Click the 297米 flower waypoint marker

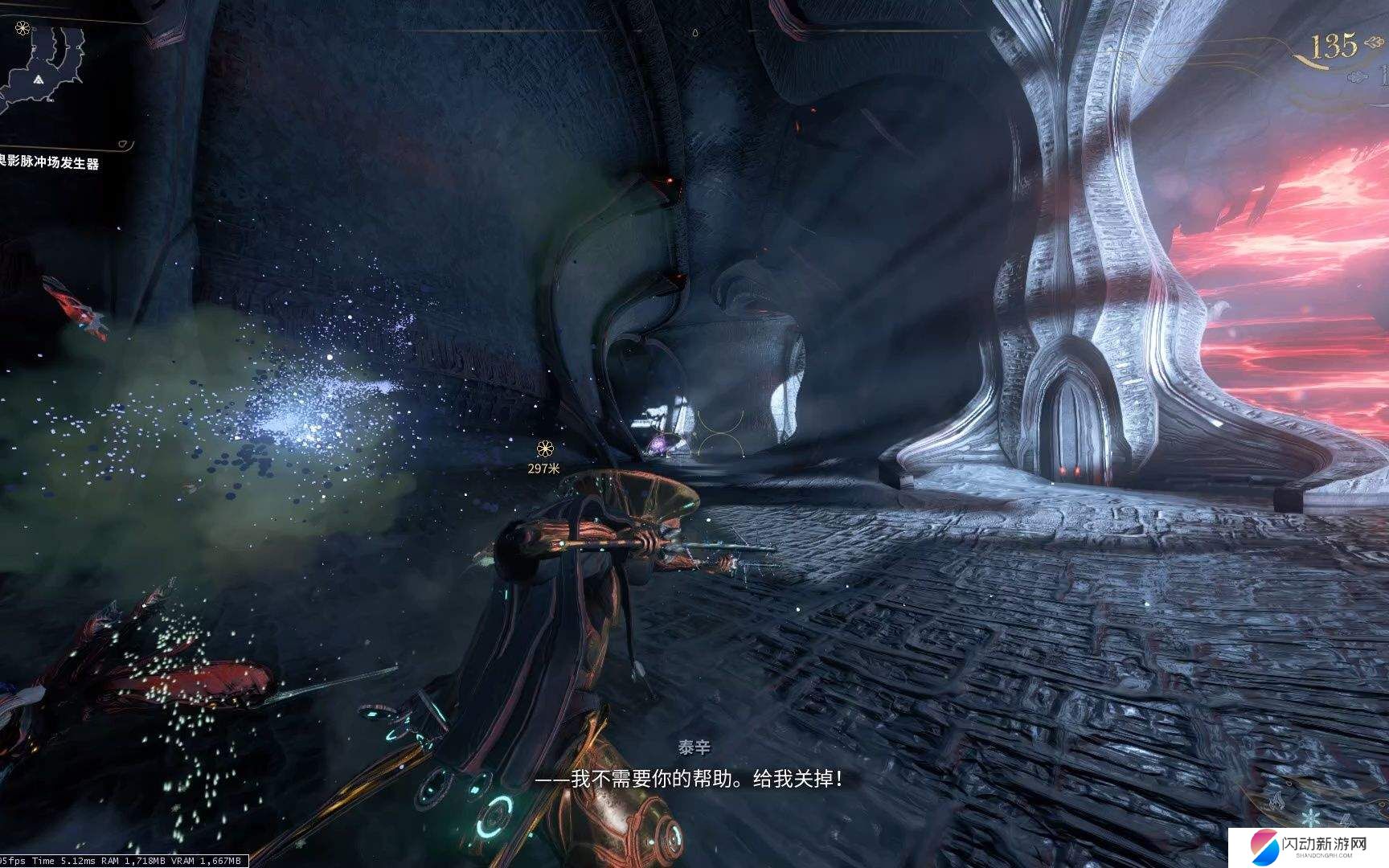pyautogui.click(x=546, y=448)
